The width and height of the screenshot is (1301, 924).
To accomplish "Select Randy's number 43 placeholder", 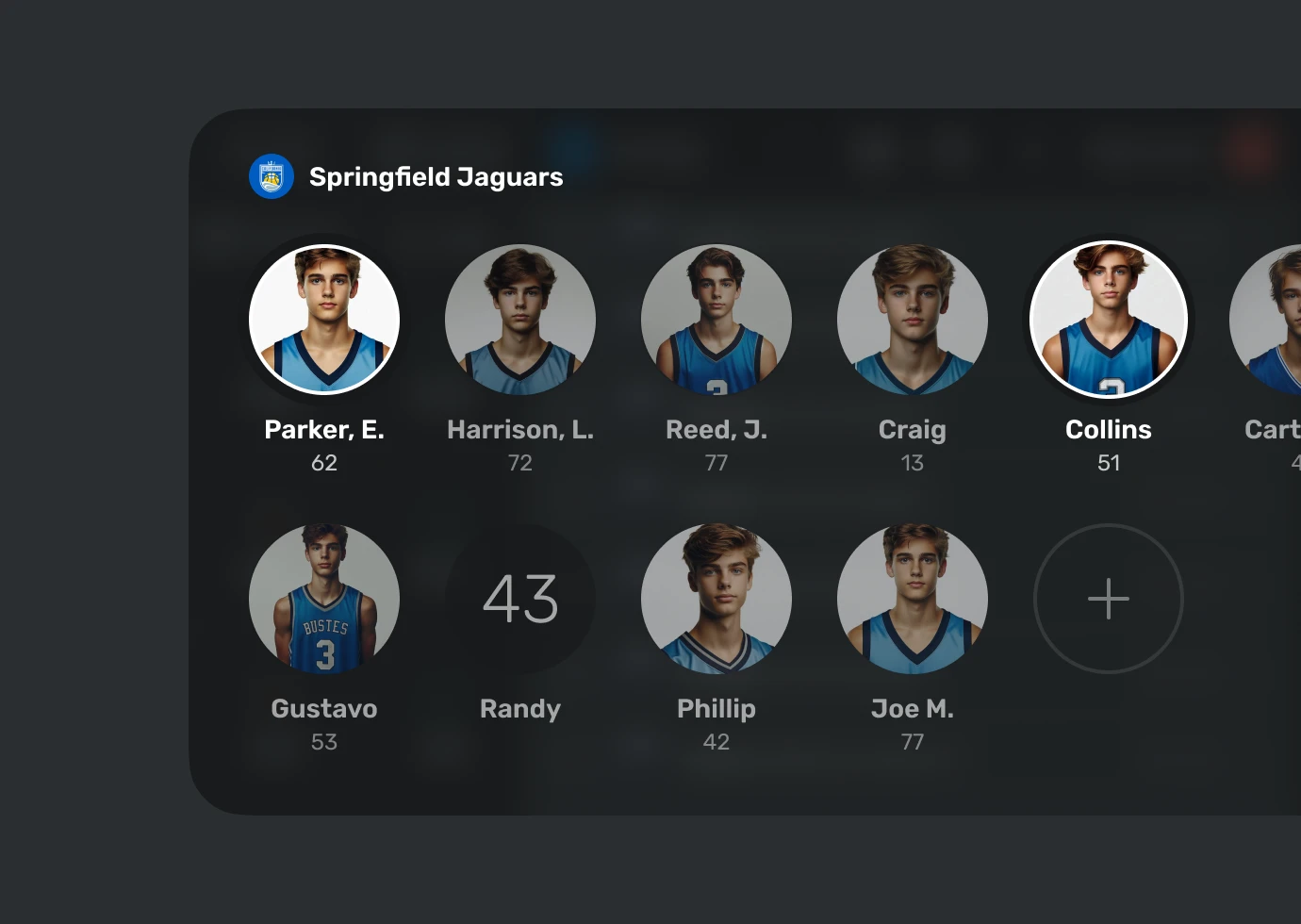I will 520,599.
